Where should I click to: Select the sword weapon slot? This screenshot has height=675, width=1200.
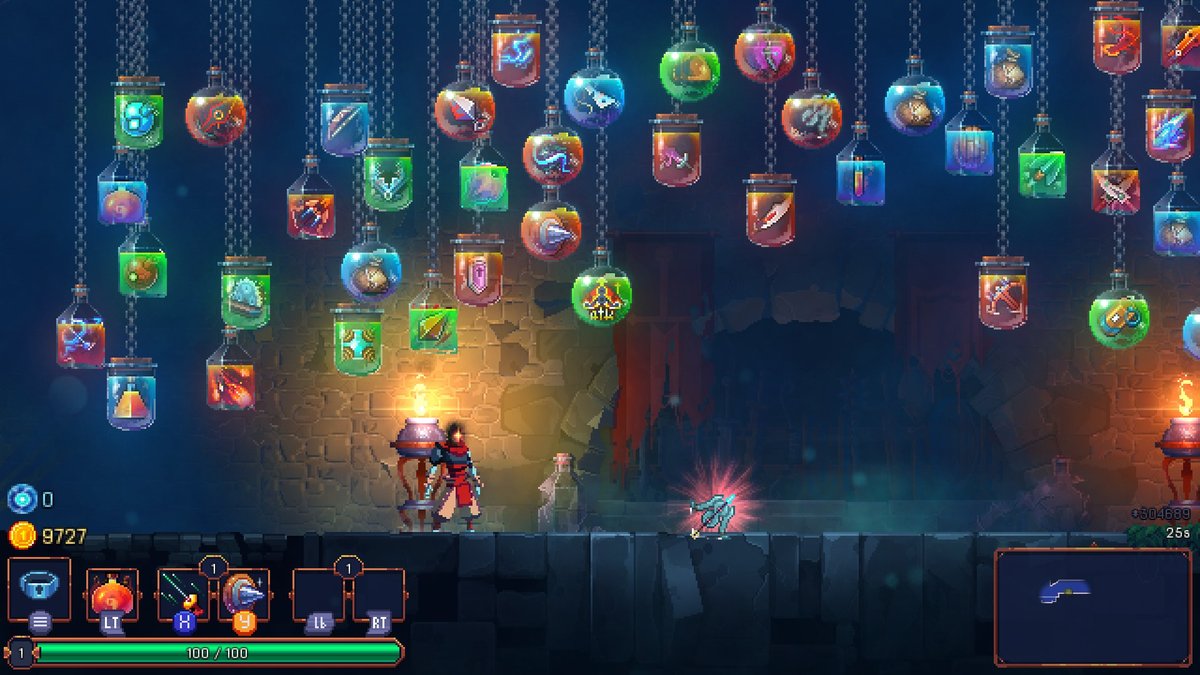point(183,595)
